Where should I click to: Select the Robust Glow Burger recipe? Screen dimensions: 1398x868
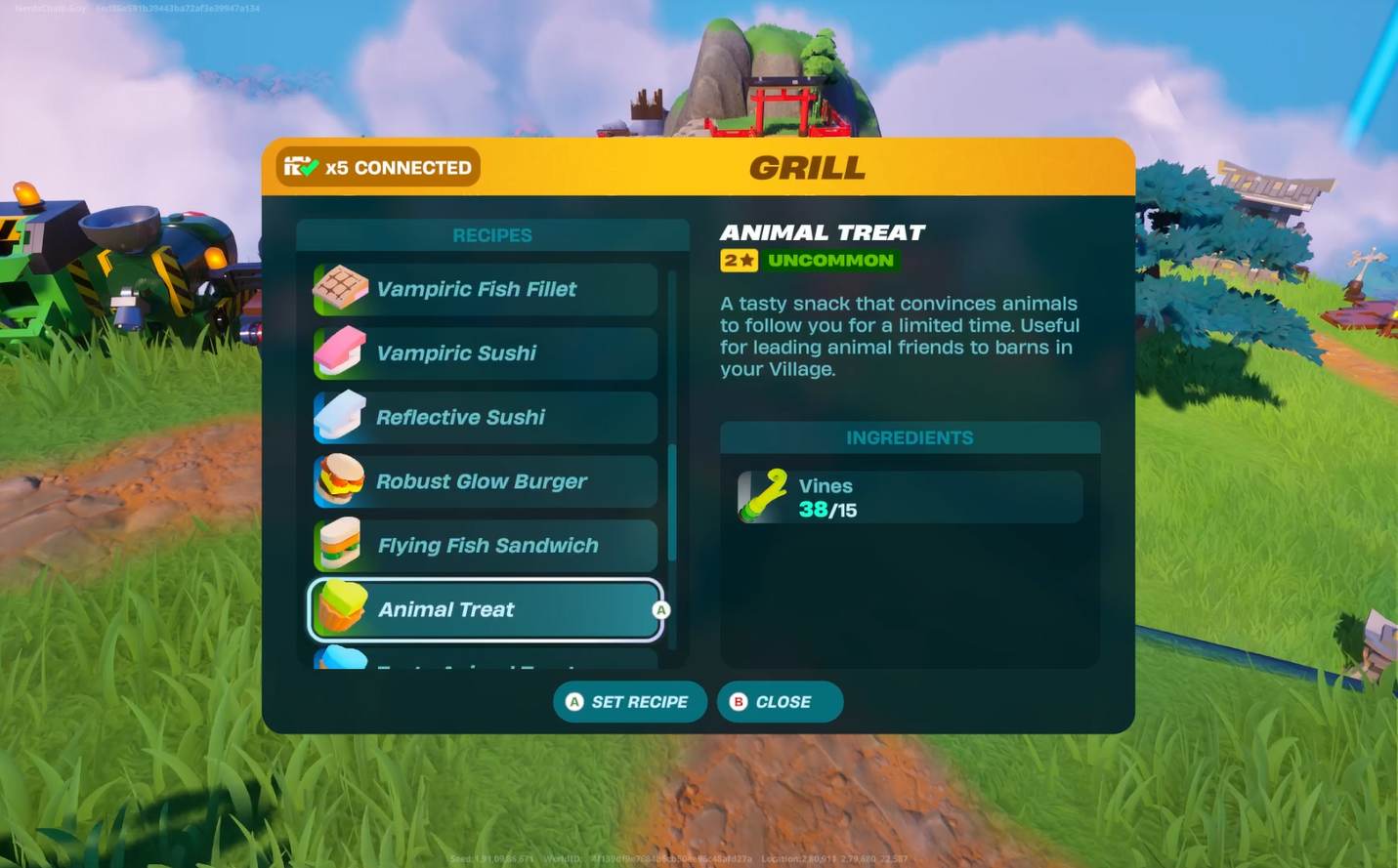[x=485, y=481]
